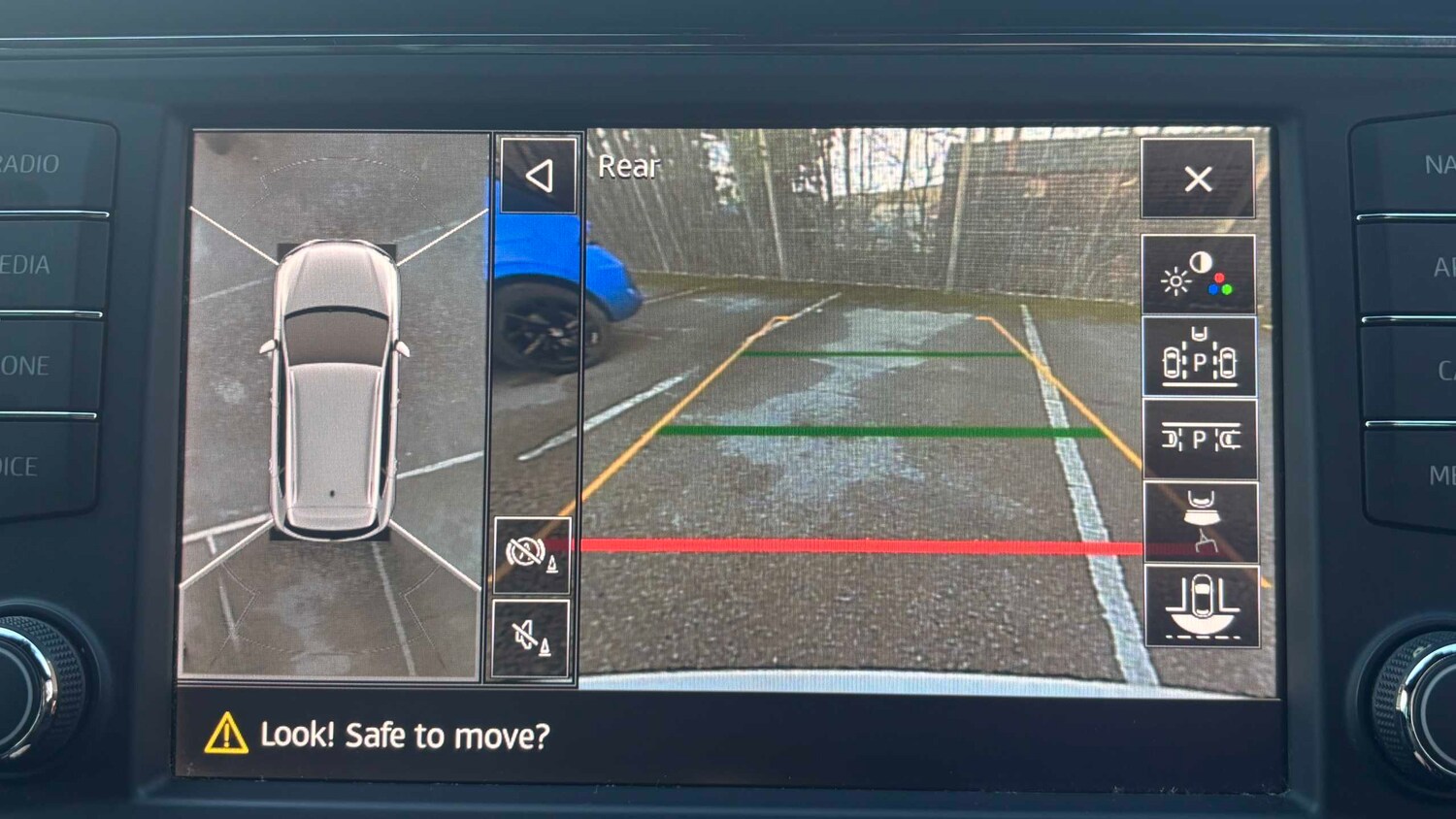Mute the parking warning tone

pos(532,636)
